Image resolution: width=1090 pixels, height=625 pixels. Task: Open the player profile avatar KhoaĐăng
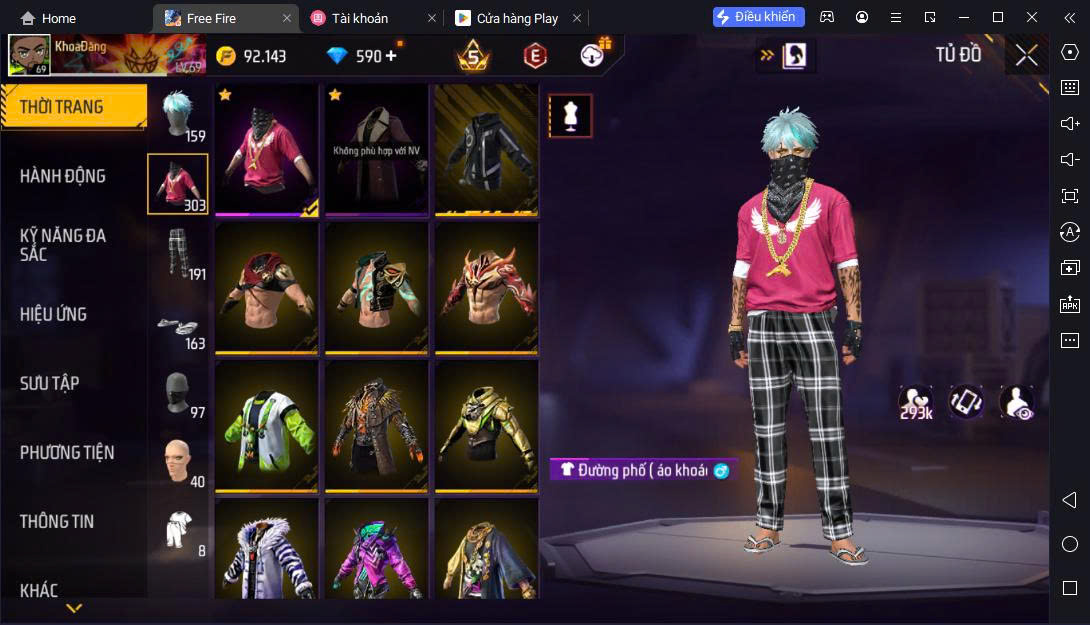pos(29,56)
